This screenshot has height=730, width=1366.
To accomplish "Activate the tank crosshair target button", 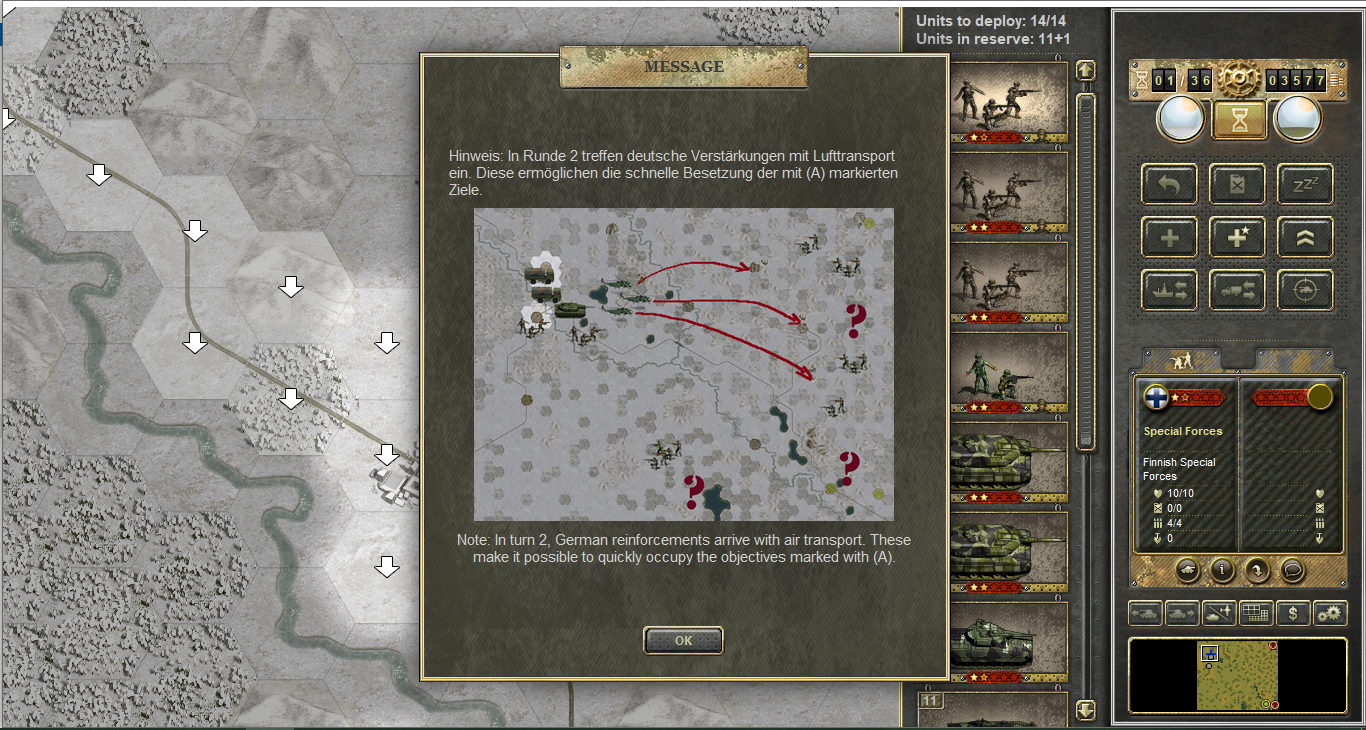I will 1305,290.
